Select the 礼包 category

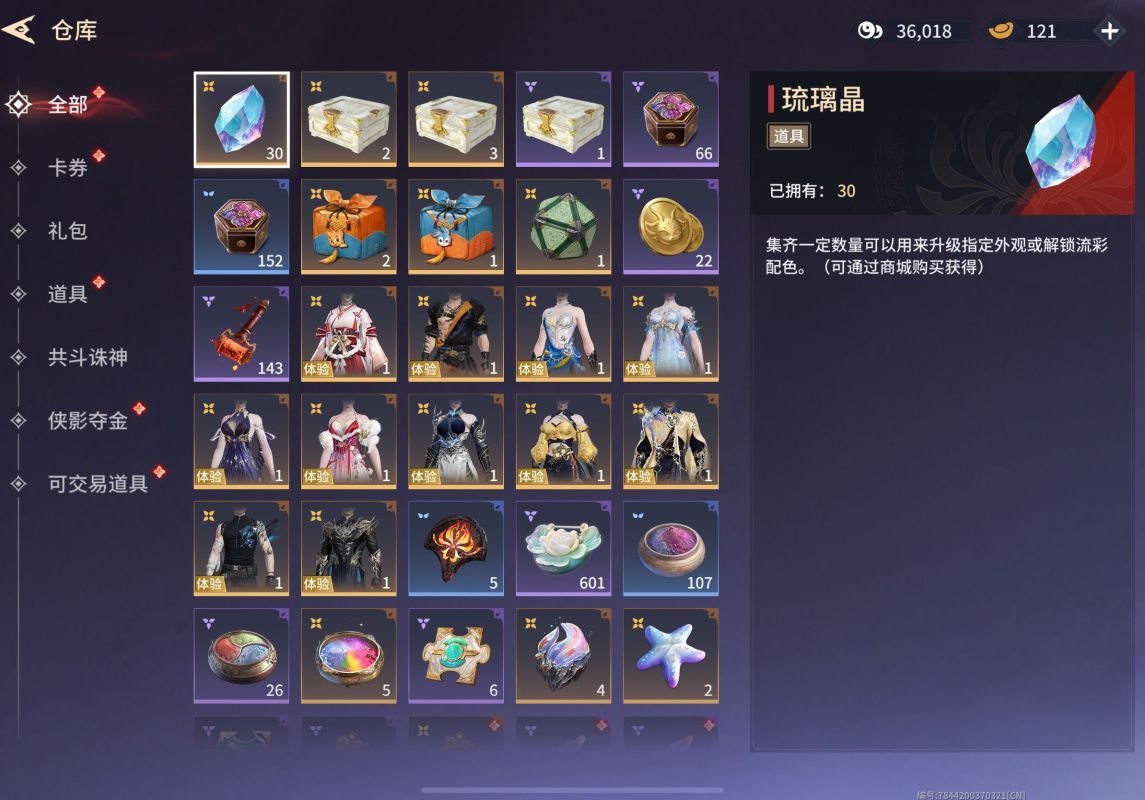tap(67, 231)
